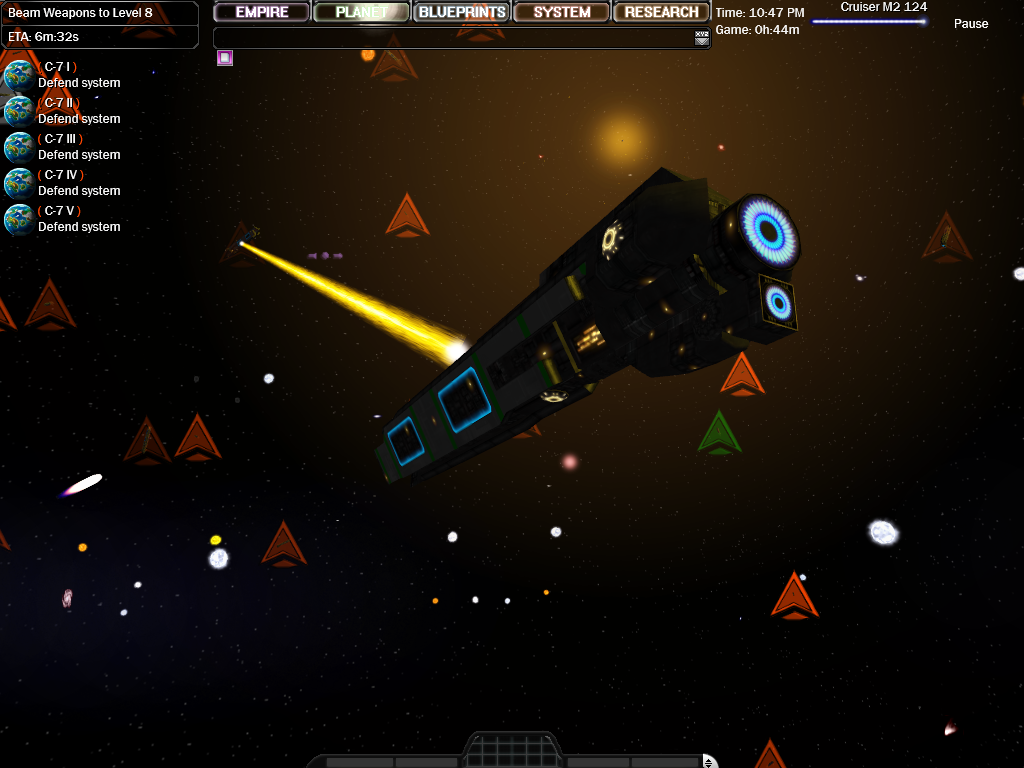
Task: Select the C-7 V planet entry
Action: coord(19,219)
